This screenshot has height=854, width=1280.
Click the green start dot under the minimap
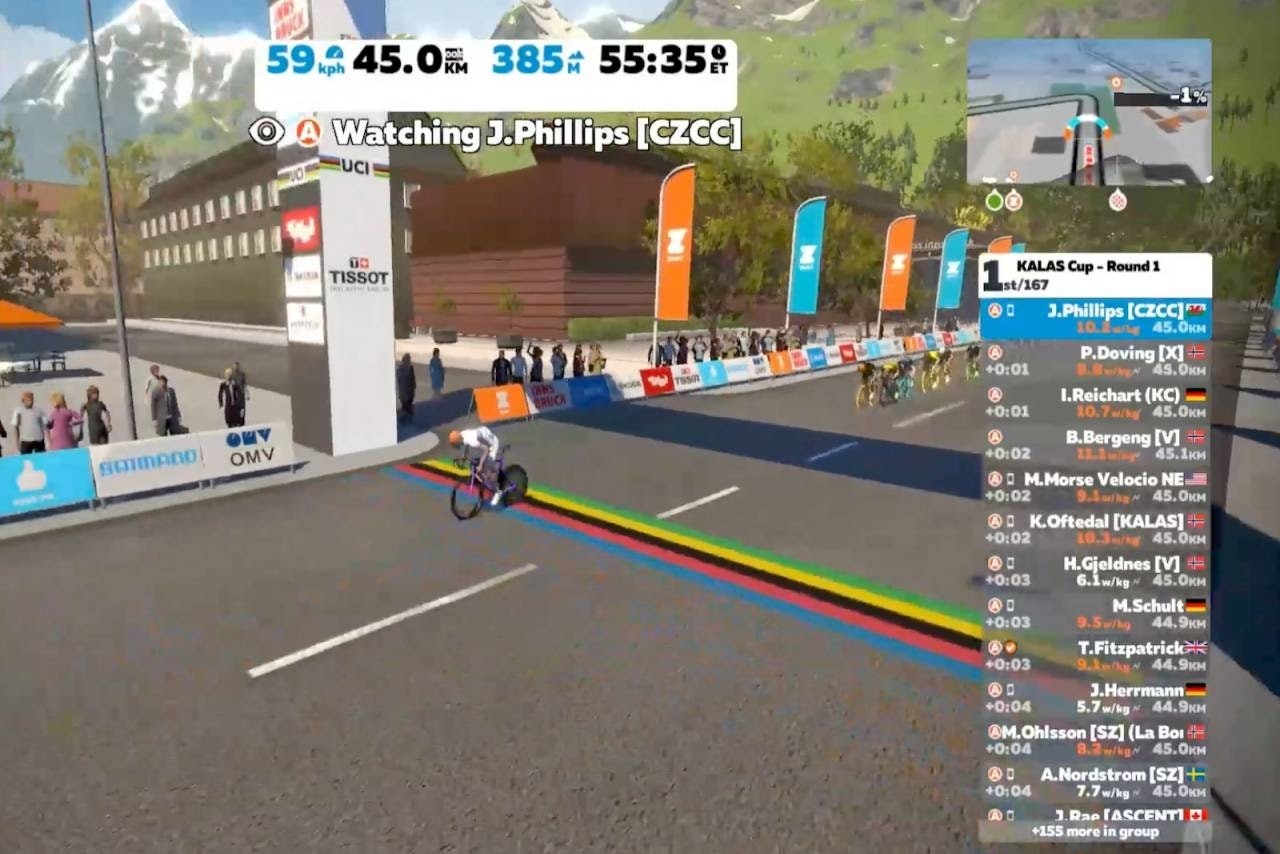[x=995, y=199]
